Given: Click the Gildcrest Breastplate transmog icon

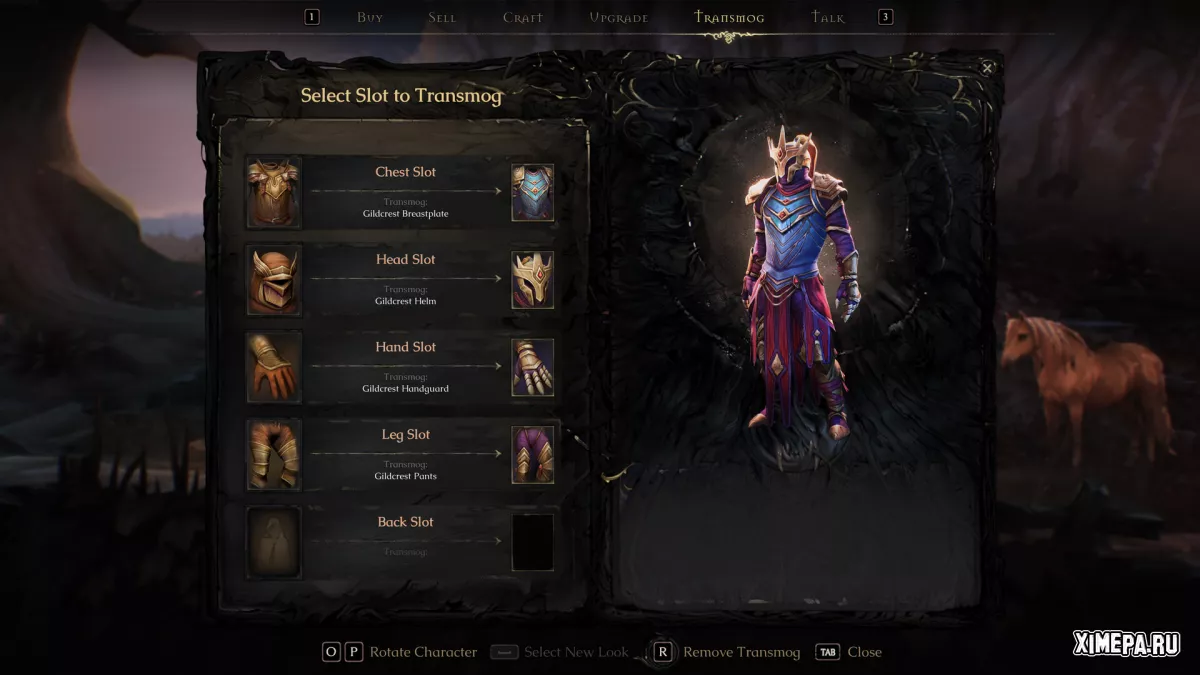Looking at the screenshot, I should tap(533, 192).
